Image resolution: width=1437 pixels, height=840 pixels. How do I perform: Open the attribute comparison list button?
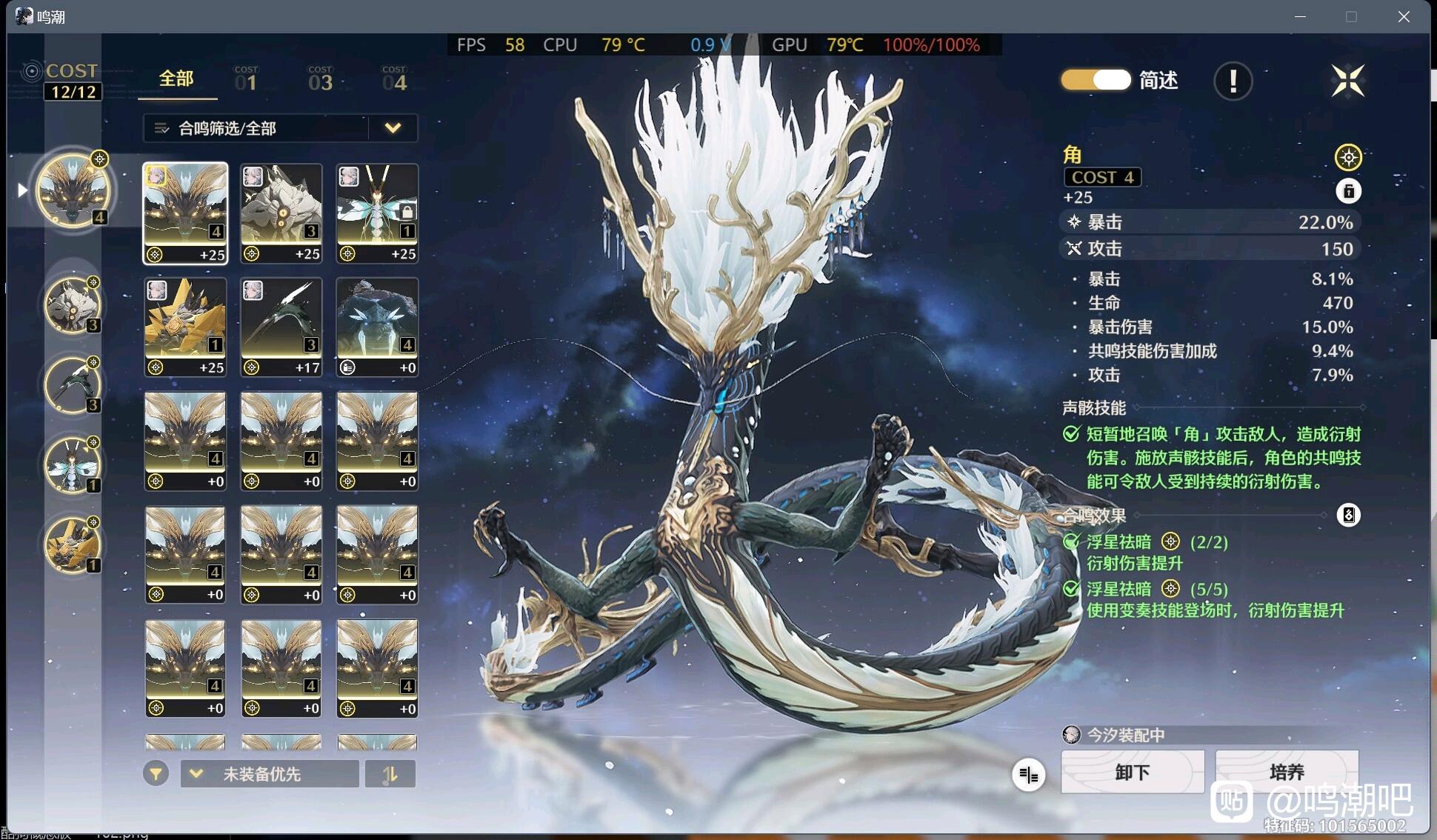click(1028, 775)
